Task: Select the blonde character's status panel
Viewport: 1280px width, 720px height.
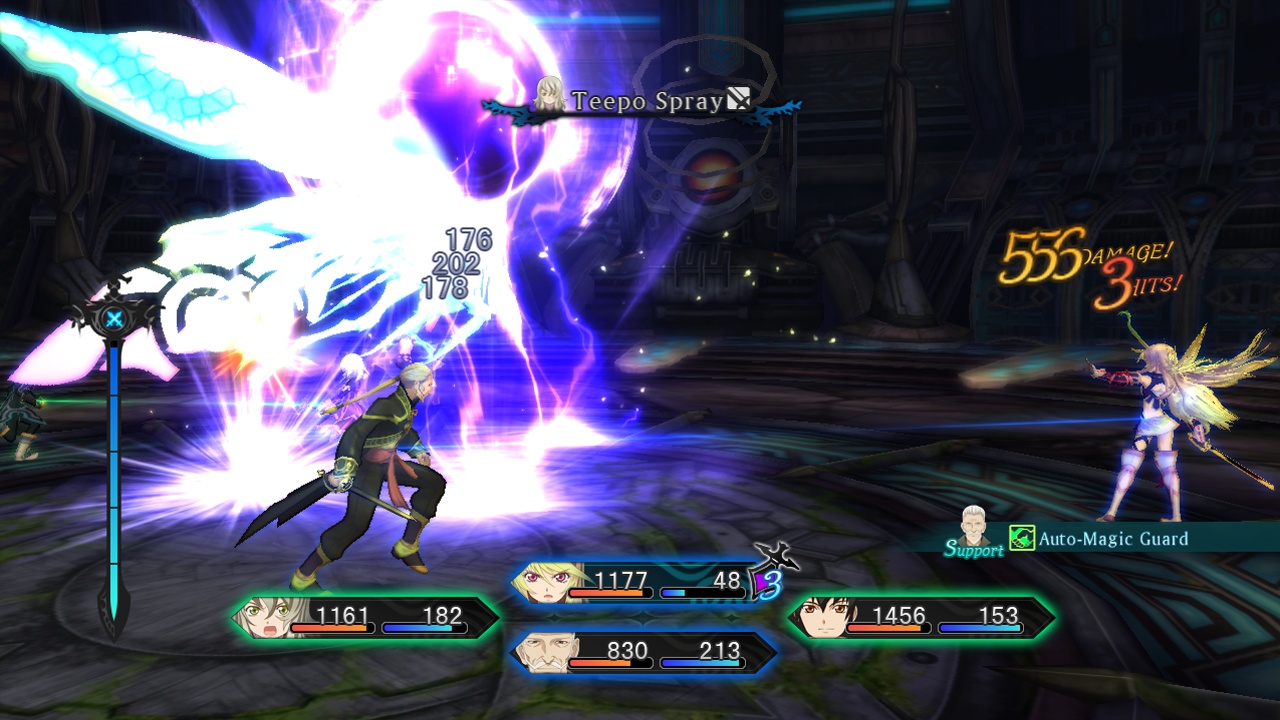Action: [x=640, y=582]
